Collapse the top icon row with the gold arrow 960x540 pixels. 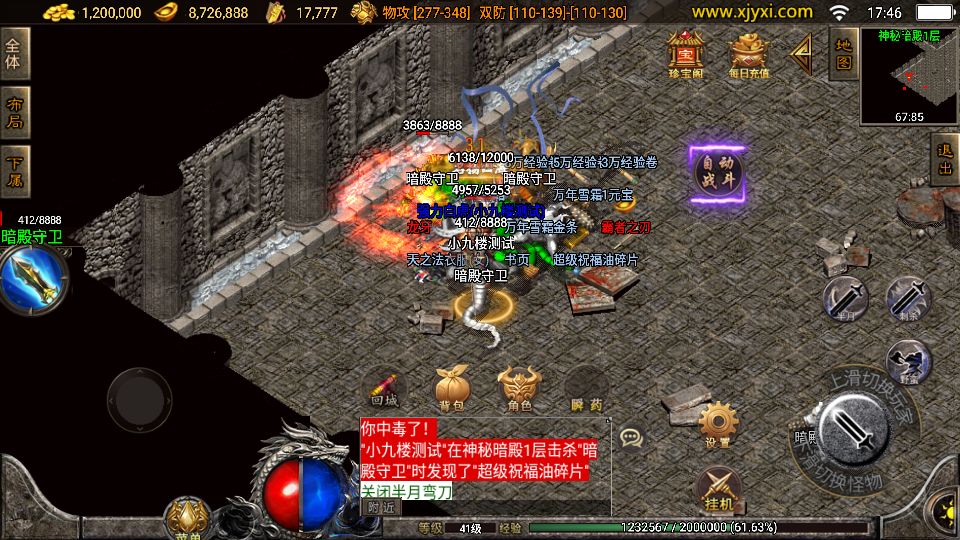[802, 53]
